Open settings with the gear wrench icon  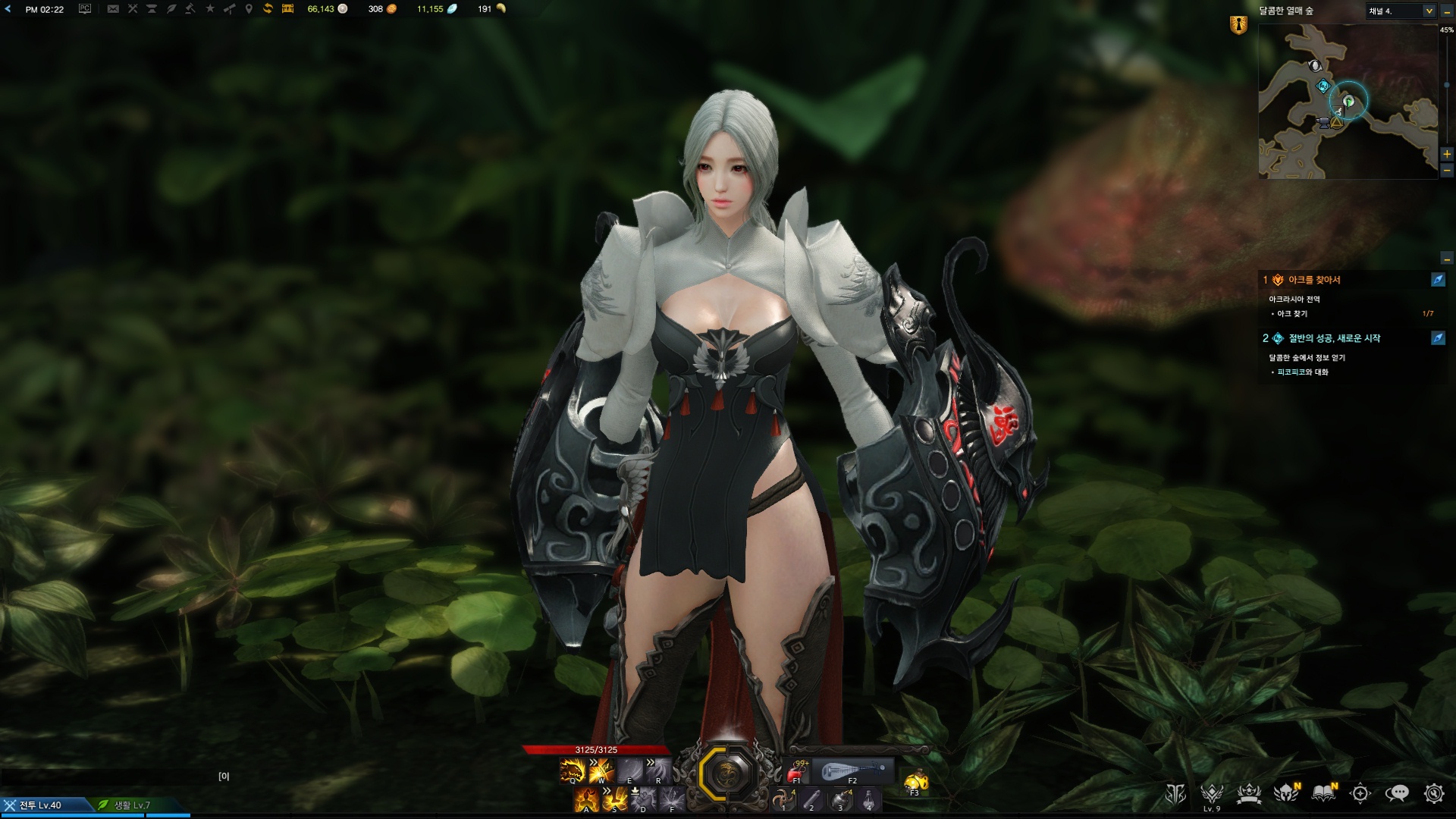click(x=1433, y=793)
